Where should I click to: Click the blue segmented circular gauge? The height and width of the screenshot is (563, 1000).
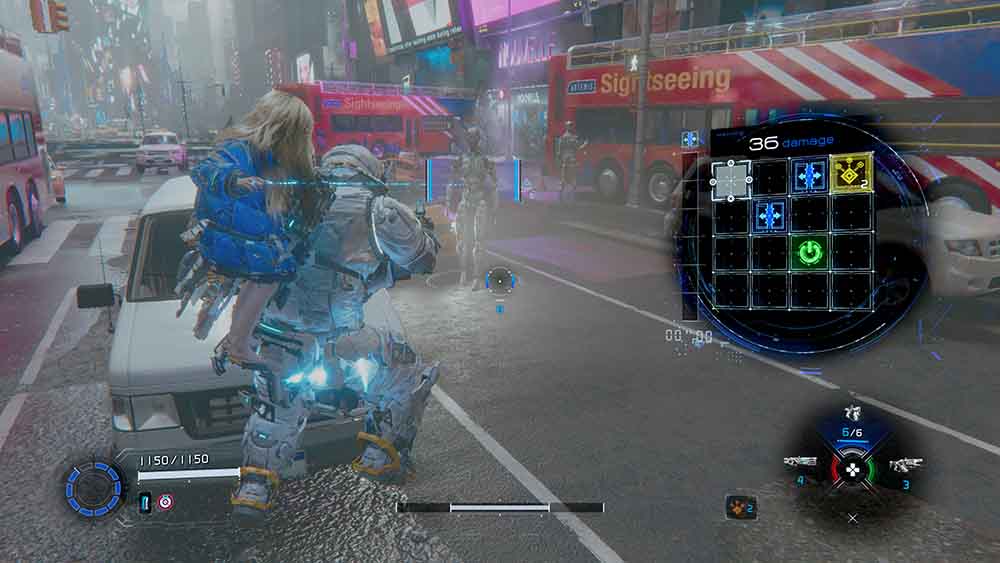(x=94, y=487)
